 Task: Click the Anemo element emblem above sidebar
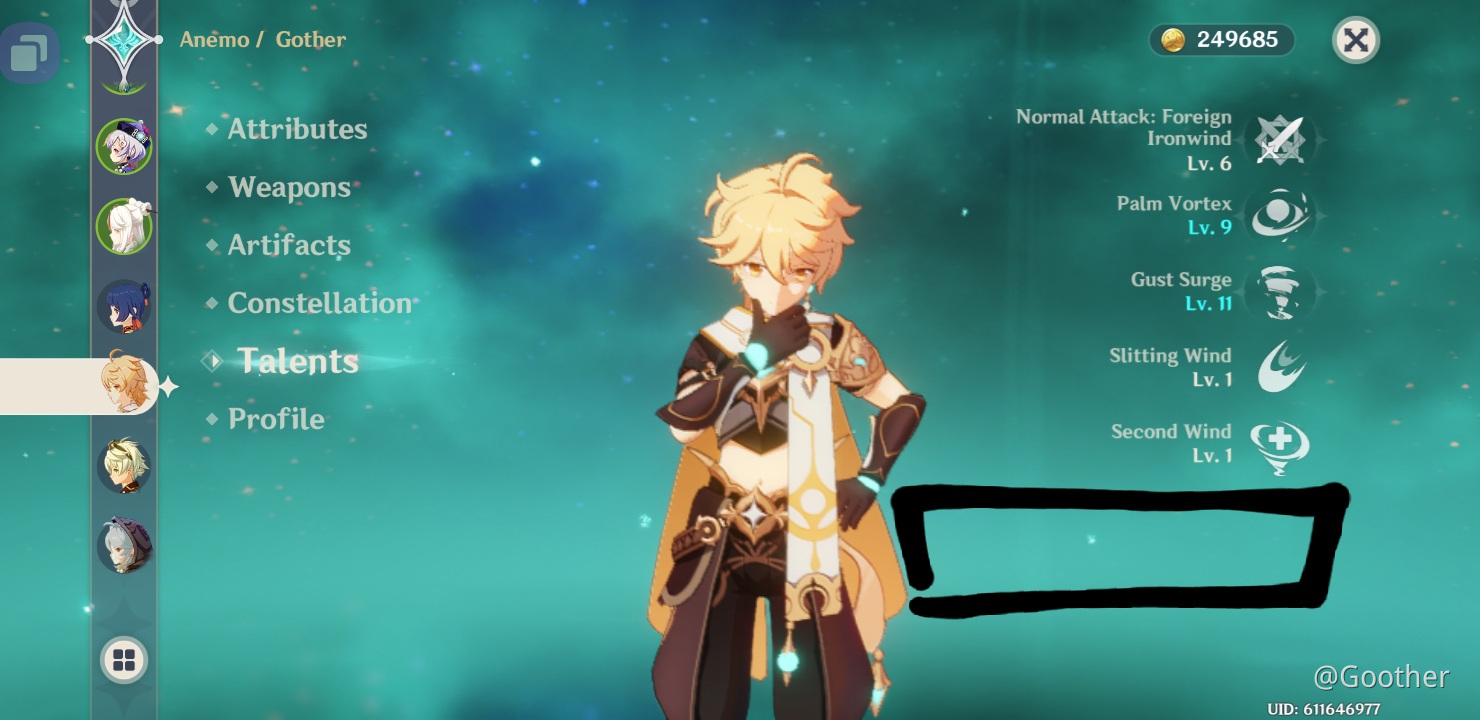(124, 40)
